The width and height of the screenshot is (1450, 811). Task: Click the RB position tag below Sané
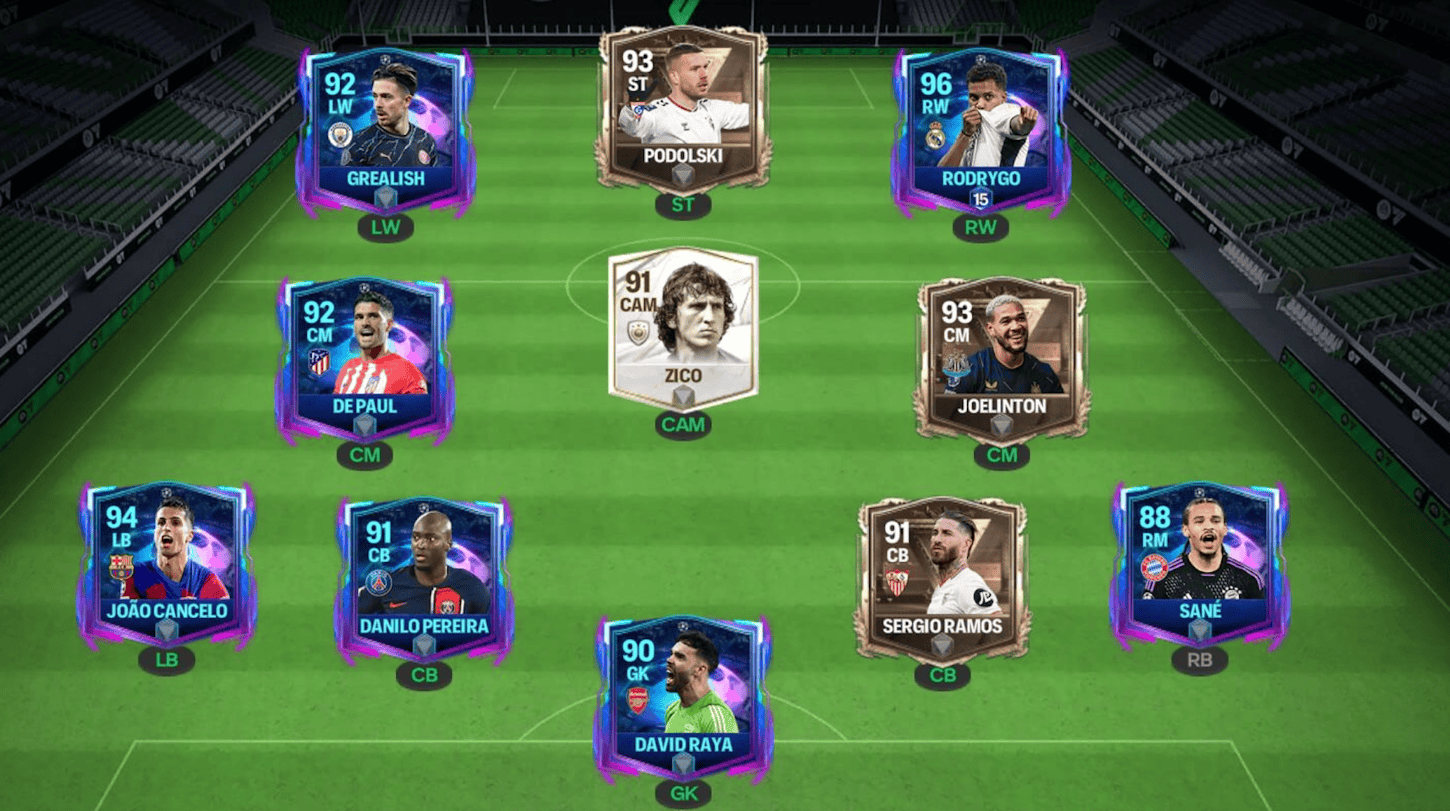click(x=1200, y=659)
